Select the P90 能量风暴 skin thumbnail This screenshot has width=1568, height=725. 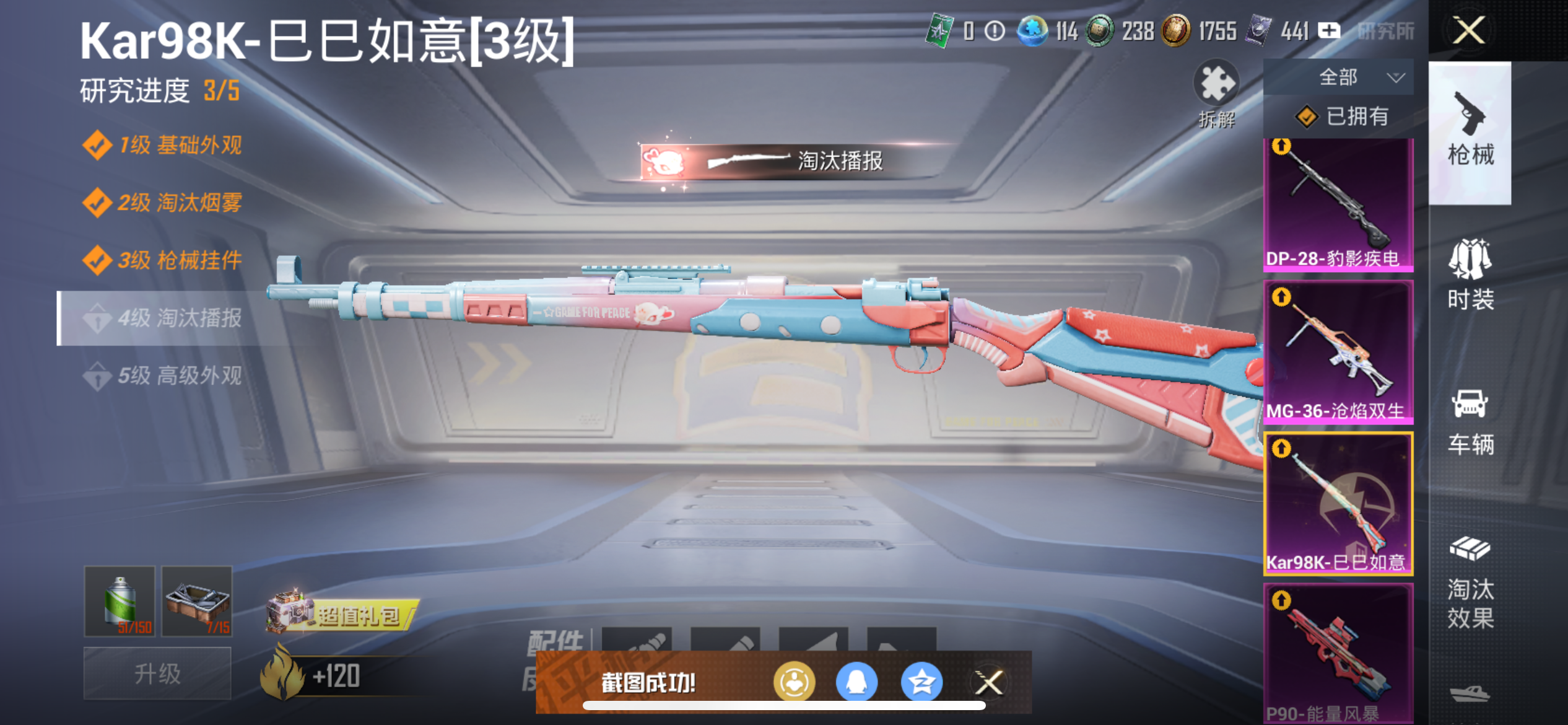(1338, 653)
